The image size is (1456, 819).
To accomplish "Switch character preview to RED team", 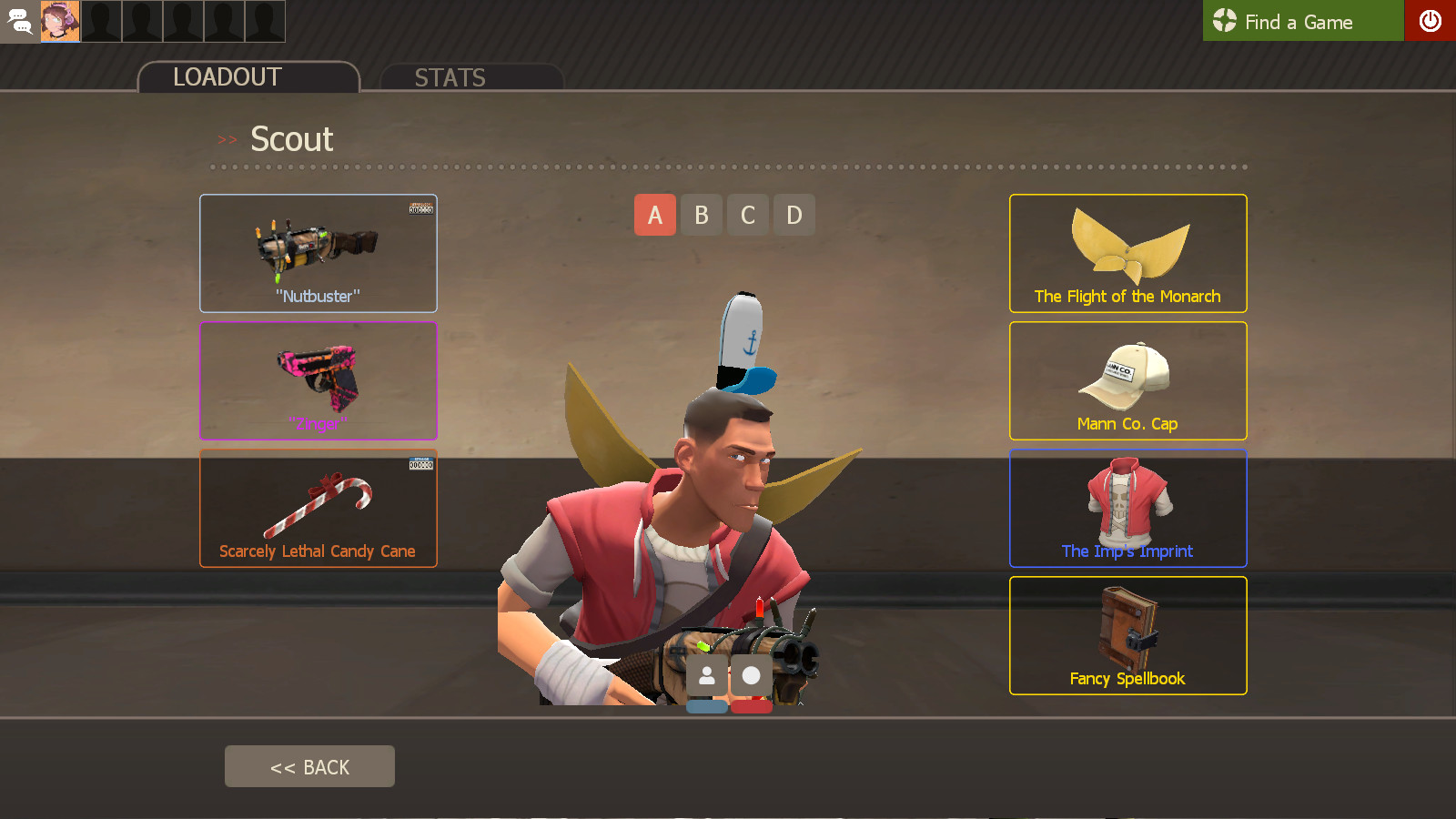I will coord(751,705).
